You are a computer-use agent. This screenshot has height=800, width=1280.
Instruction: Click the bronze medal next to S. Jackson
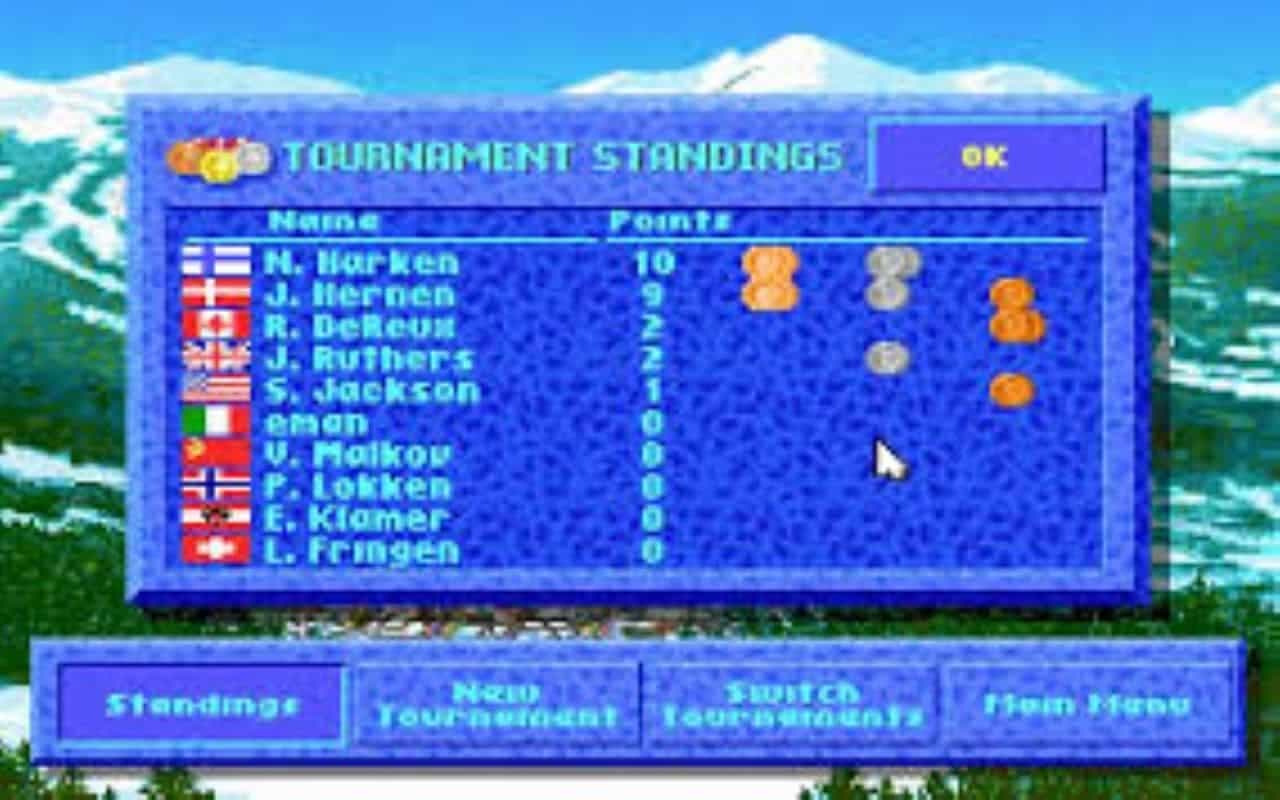pos(1012,388)
